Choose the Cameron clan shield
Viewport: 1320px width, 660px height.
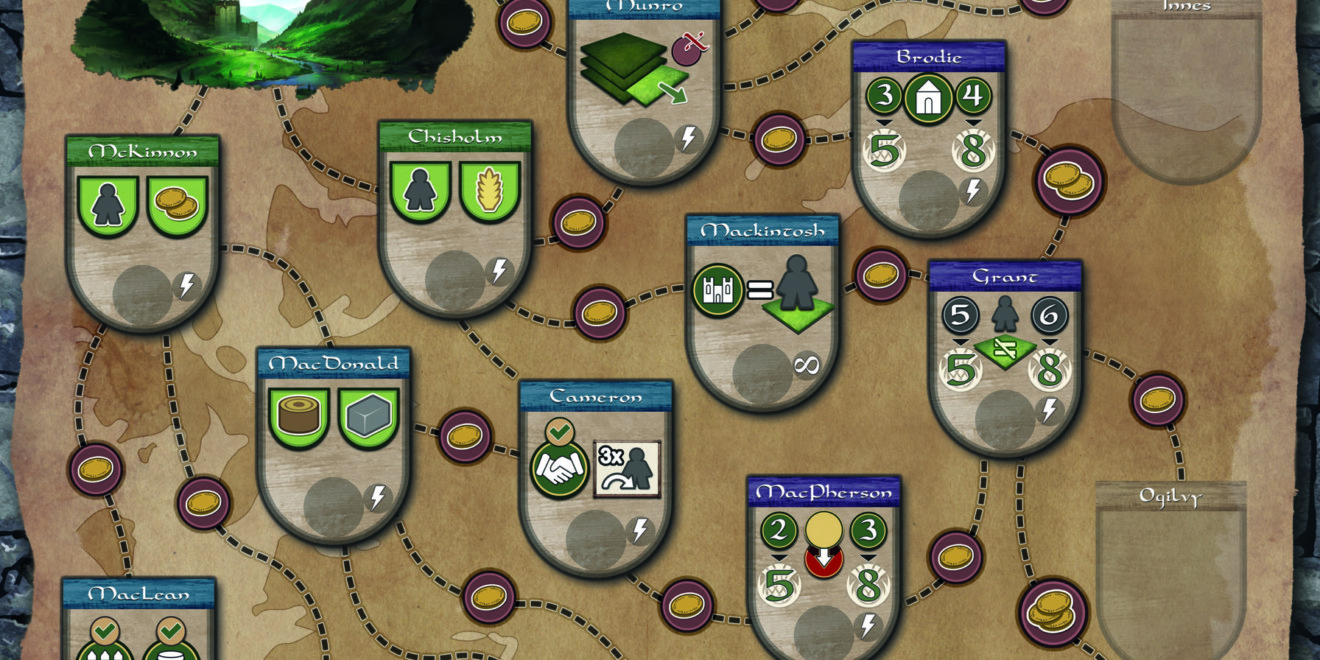[x=596, y=476]
